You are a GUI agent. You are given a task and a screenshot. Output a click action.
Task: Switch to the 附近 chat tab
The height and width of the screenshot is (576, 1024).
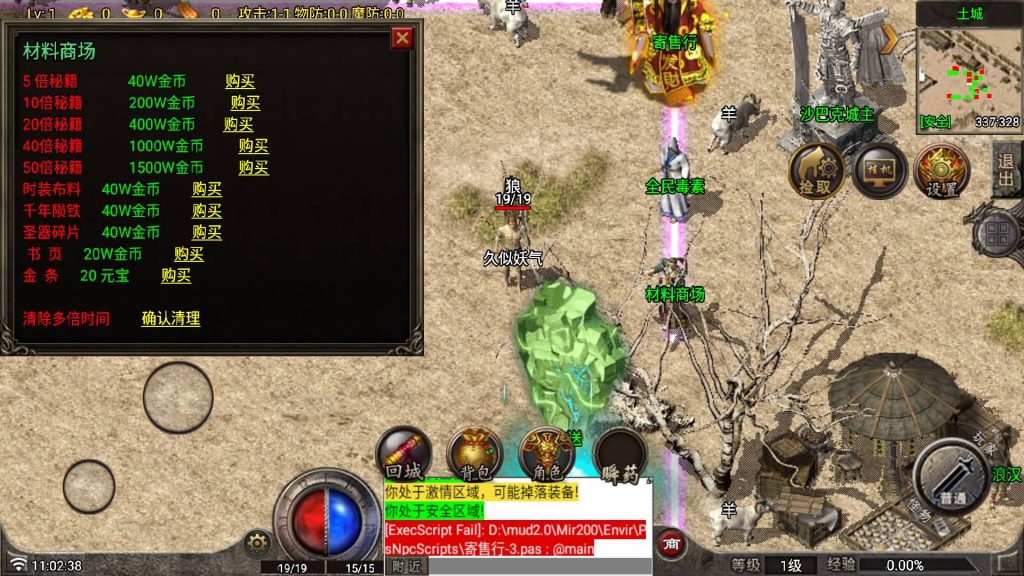(406, 566)
